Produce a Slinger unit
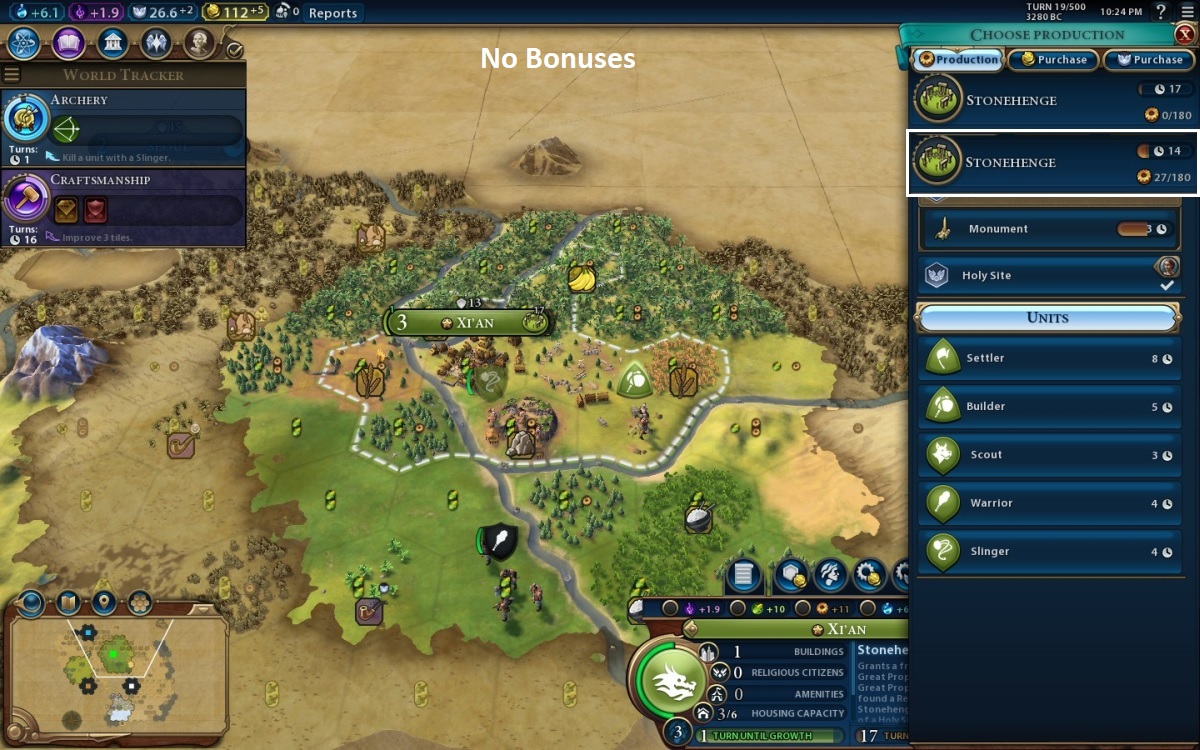Image resolution: width=1200 pixels, height=750 pixels. pos(1048,551)
